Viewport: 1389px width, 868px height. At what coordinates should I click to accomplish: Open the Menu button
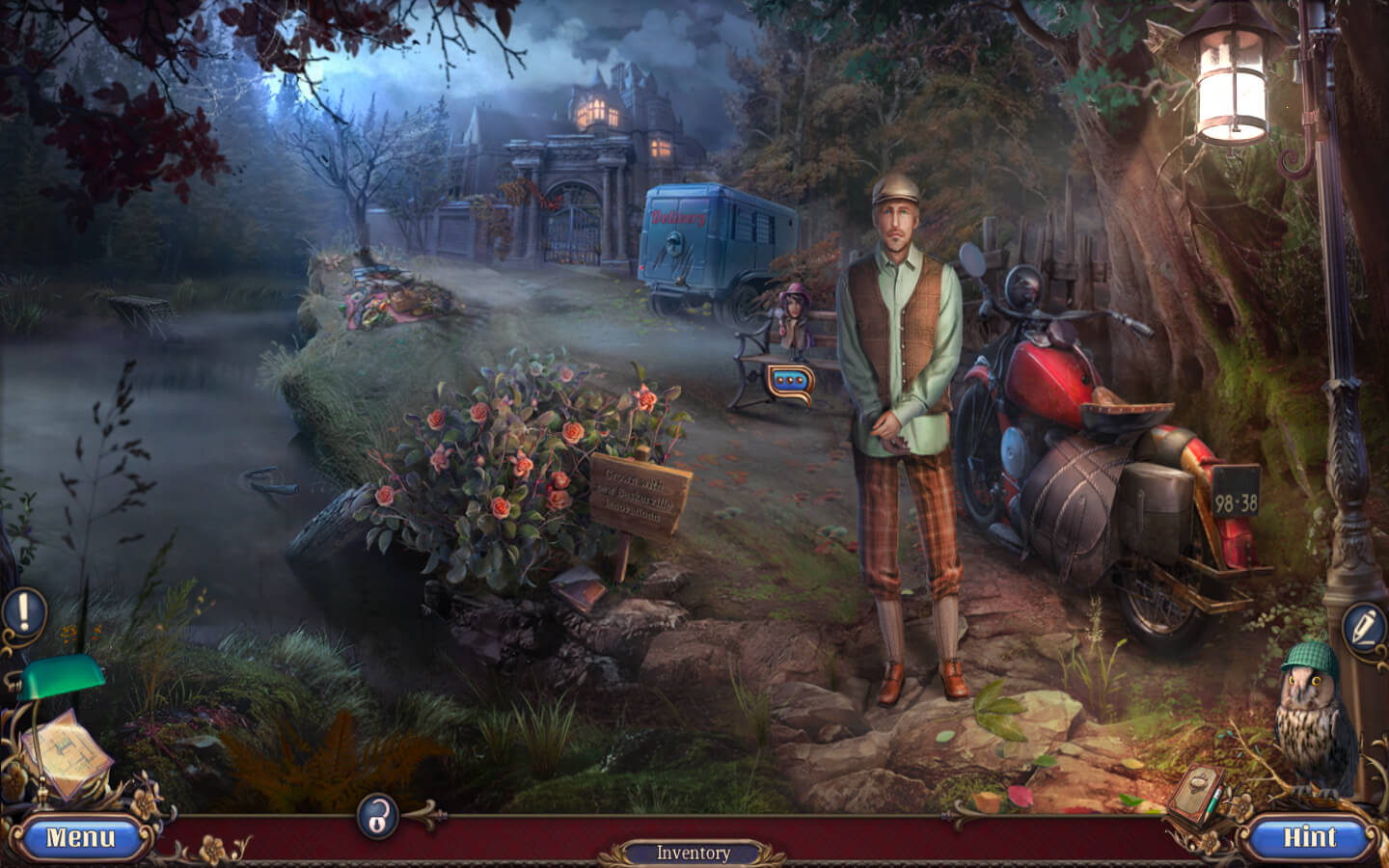click(81, 837)
